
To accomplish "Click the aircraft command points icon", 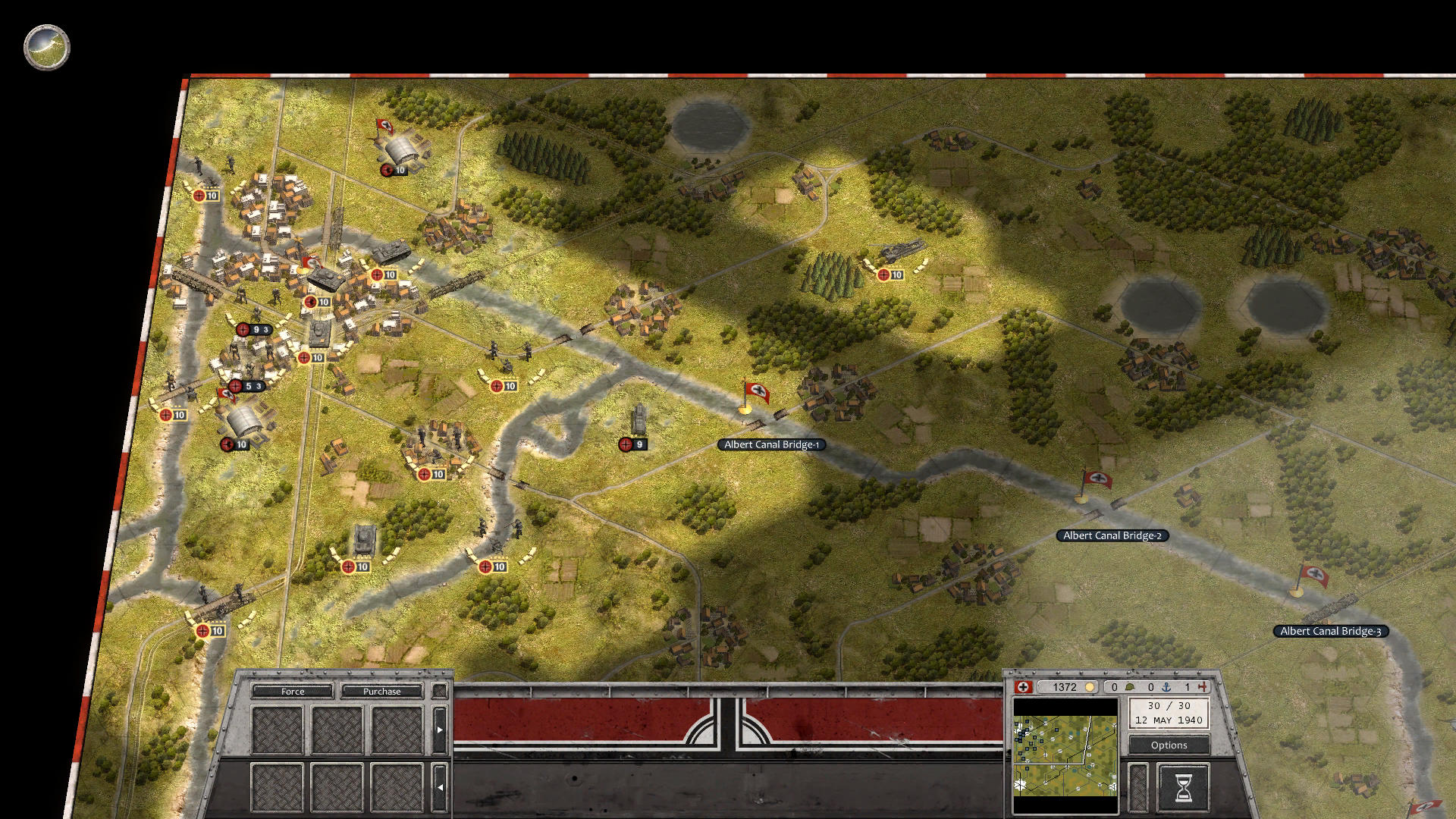I will point(1203,686).
